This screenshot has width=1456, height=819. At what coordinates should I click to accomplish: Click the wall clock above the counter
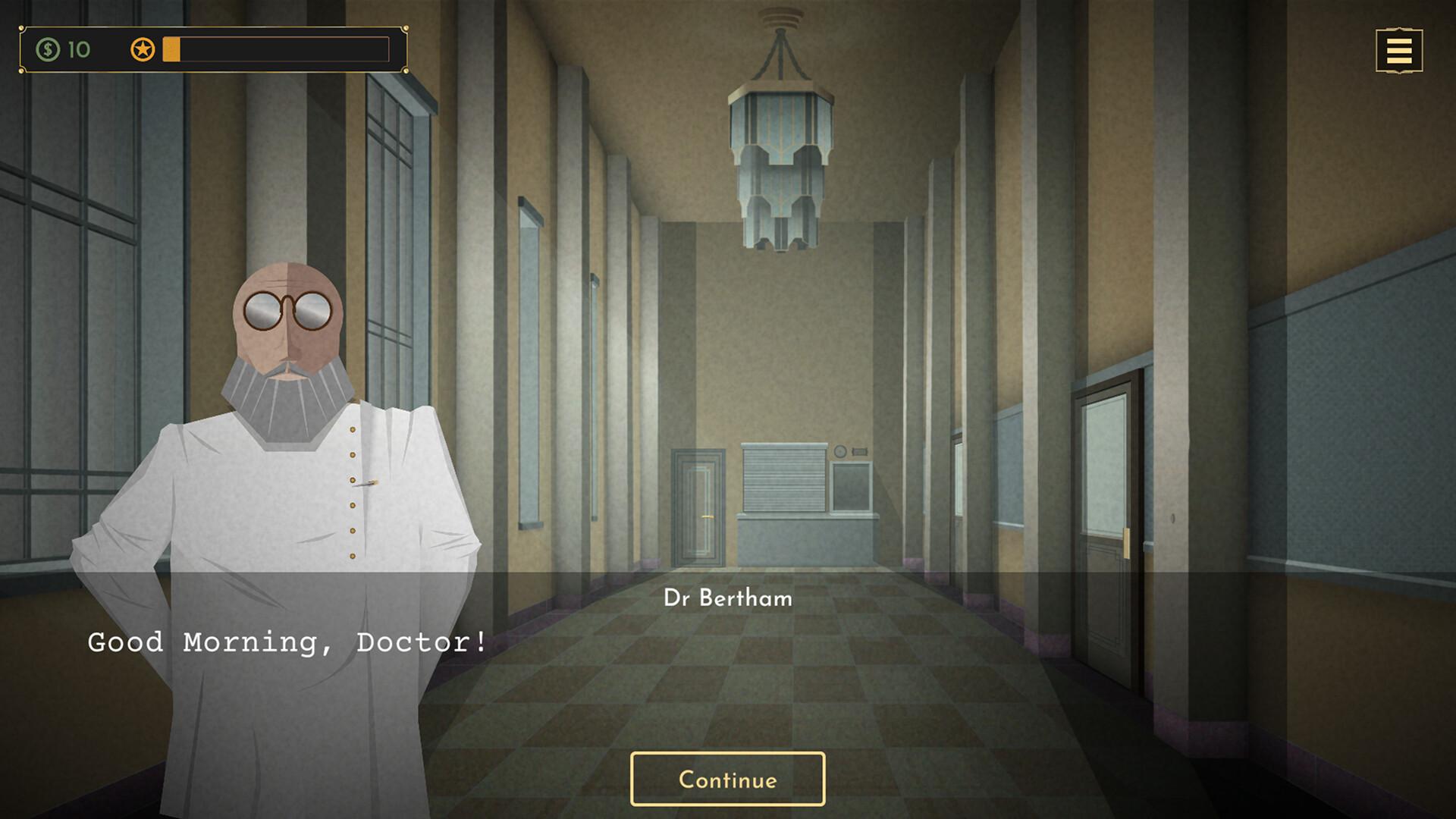tap(840, 453)
